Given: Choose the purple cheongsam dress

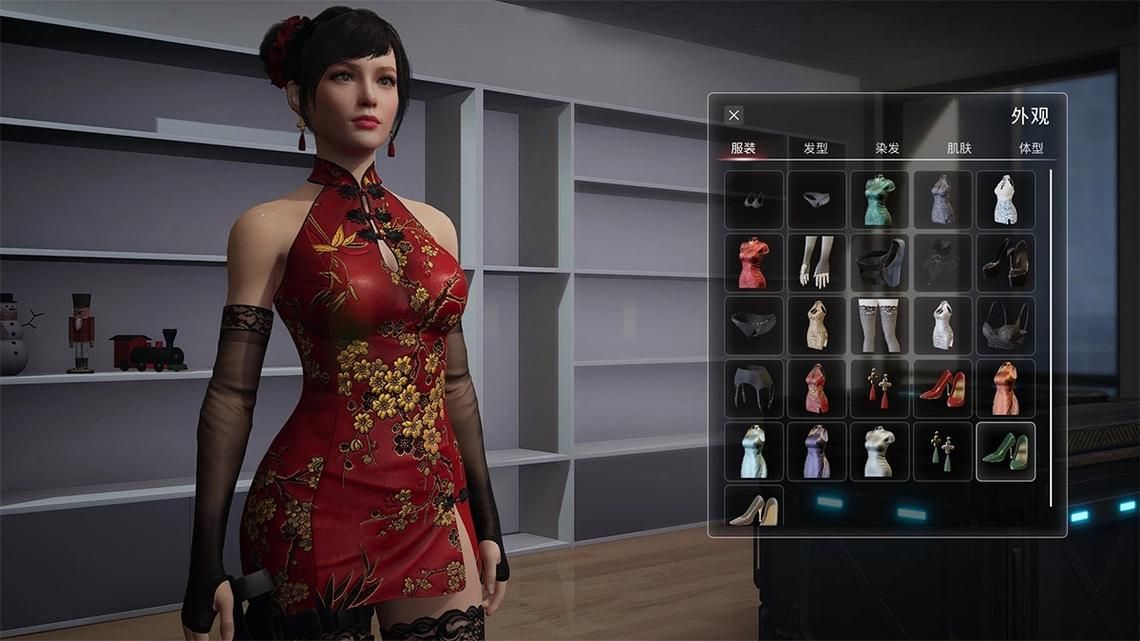Looking at the screenshot, I should point(817,451).
